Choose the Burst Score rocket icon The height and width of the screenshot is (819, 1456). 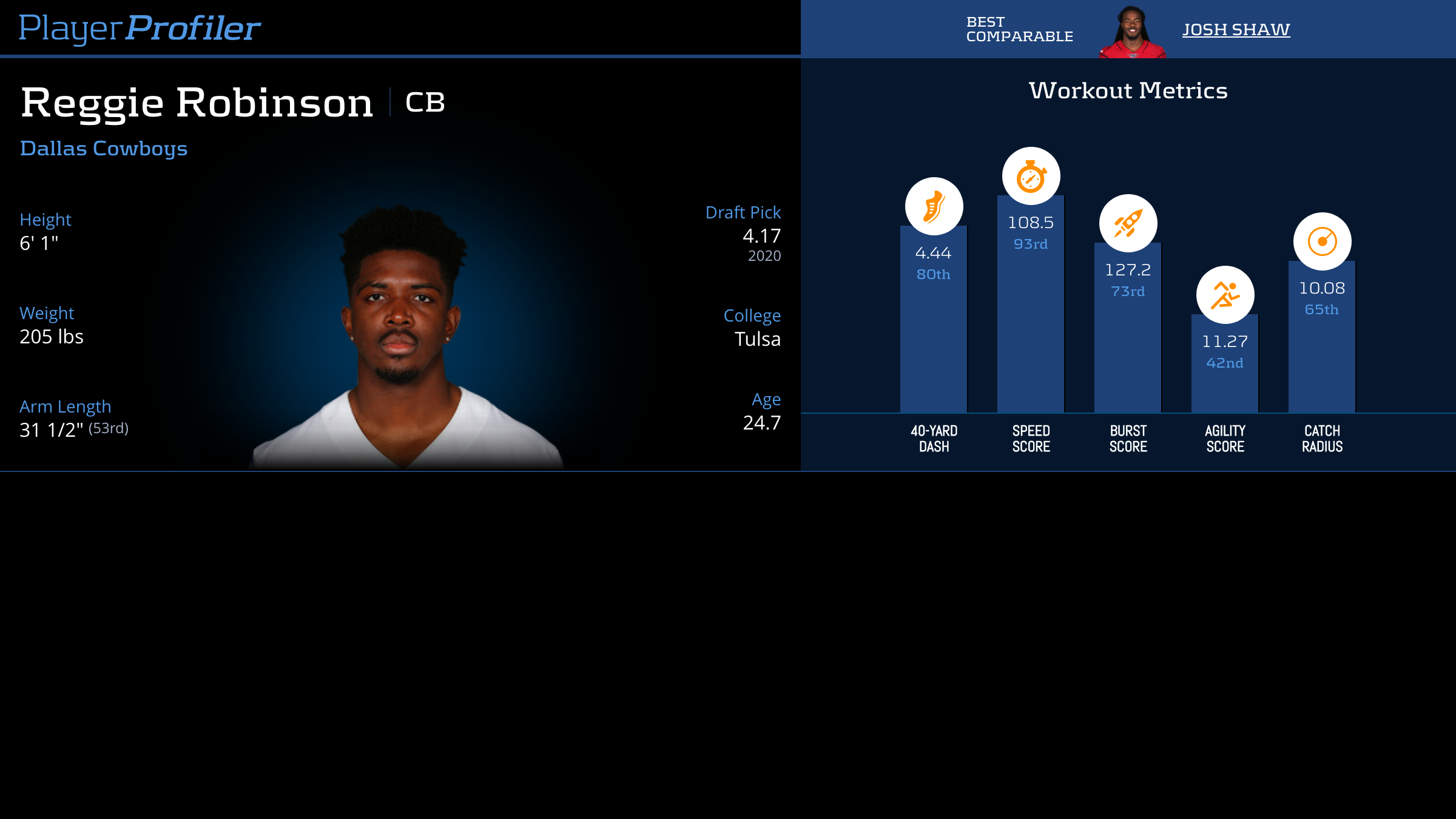[1128, 223]
